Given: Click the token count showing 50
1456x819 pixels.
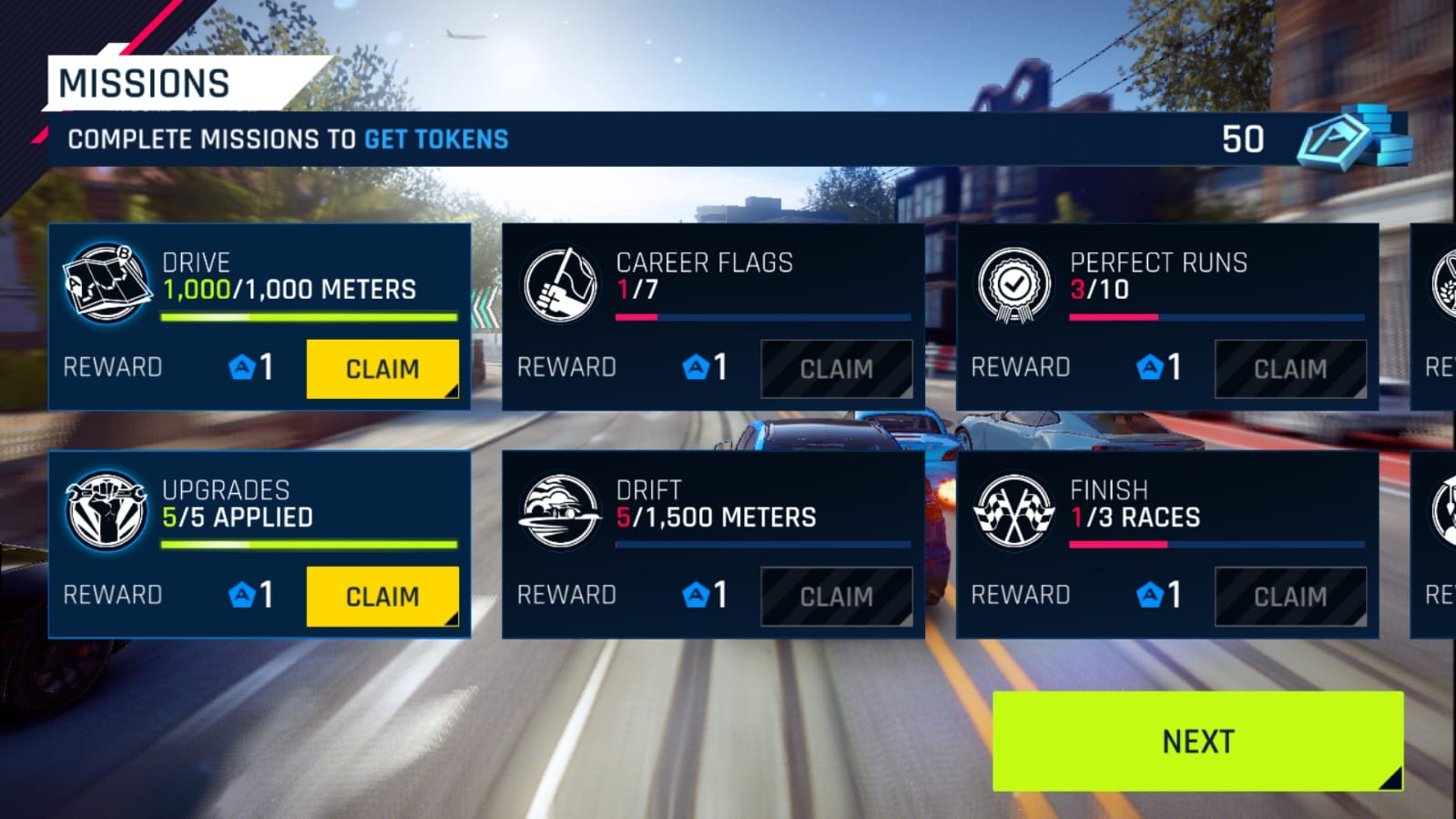Looking at the screenshot, I should 1244,140.
